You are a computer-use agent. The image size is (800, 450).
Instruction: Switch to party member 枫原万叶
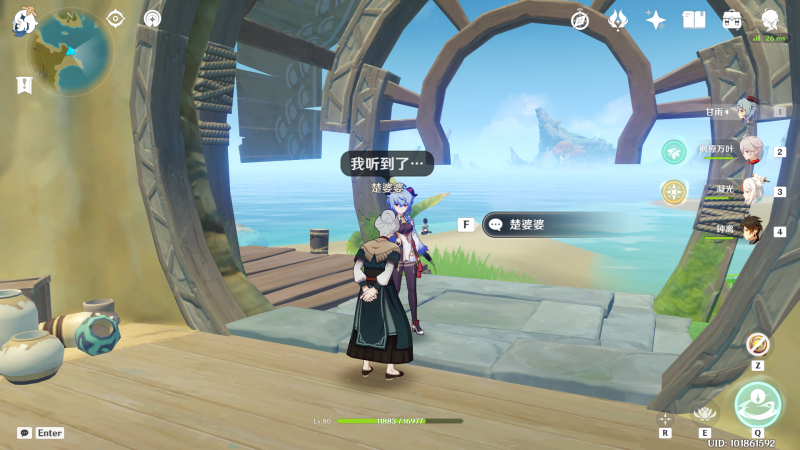click(x=751, y=151)
